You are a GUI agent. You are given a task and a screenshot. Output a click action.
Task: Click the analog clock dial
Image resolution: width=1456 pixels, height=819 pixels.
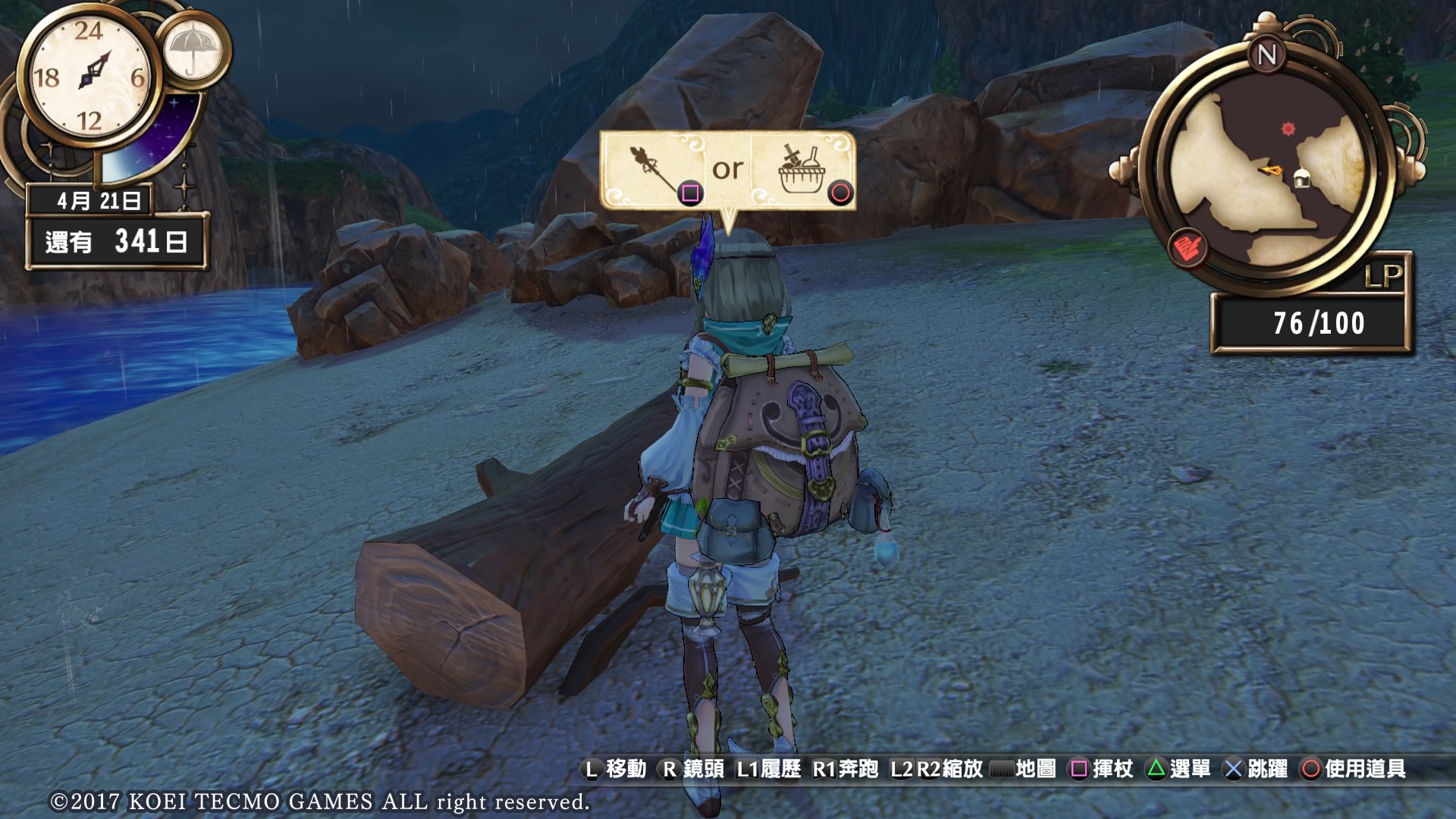91,76
